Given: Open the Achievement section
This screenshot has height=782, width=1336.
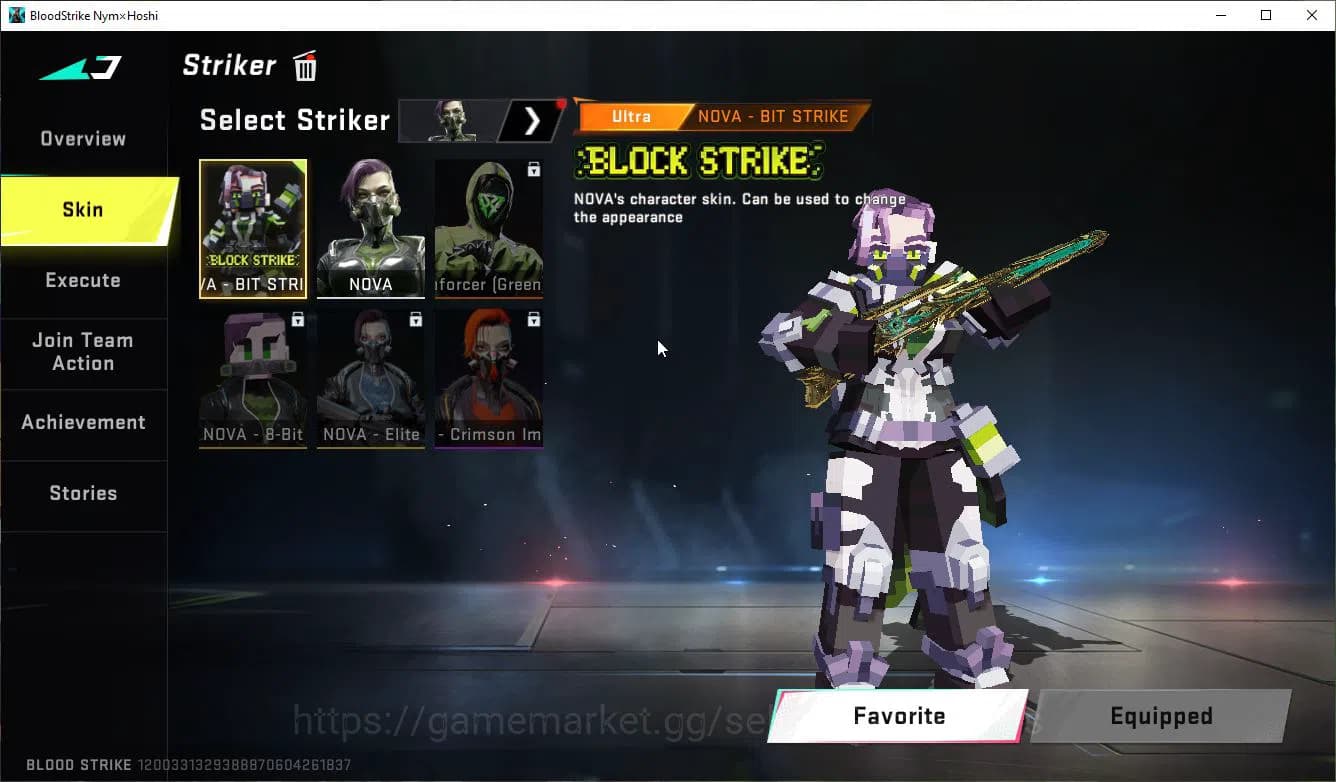Looking at the screenshot, I should pyautogui.click(x=84, y=422).
